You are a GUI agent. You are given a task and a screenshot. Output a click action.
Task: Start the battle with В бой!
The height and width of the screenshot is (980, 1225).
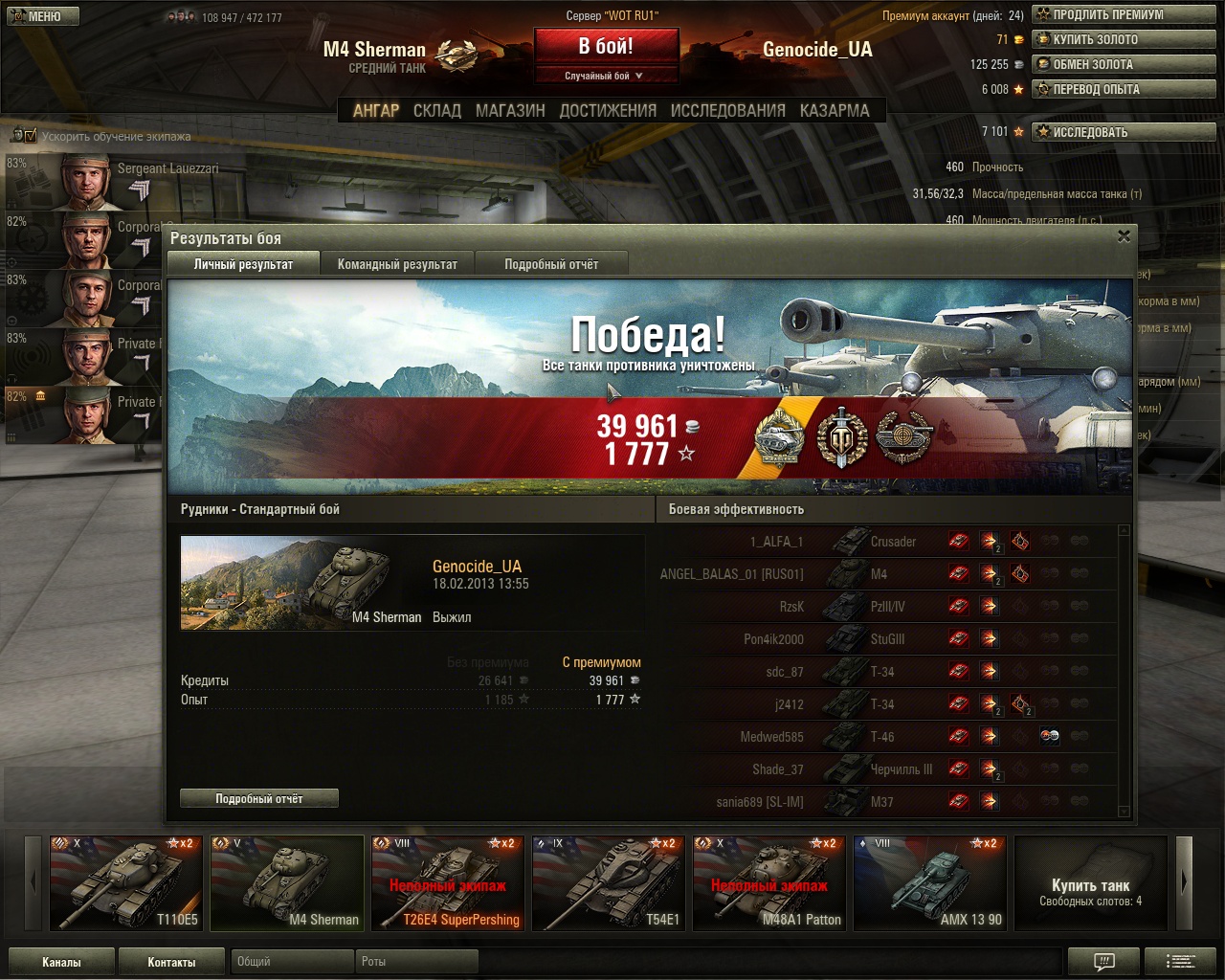point(606,46)
